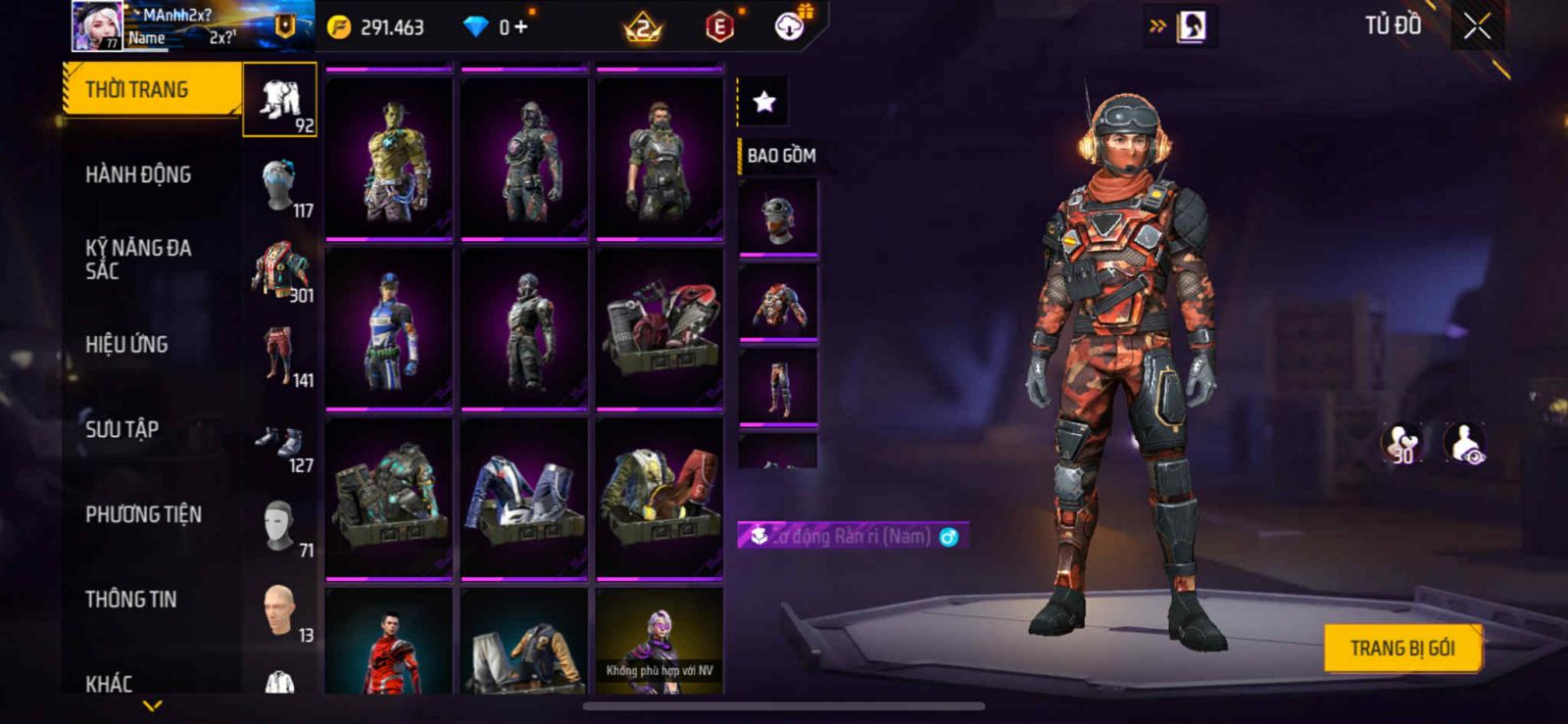Select the THỜI TRANG category tab

point(152,90)
